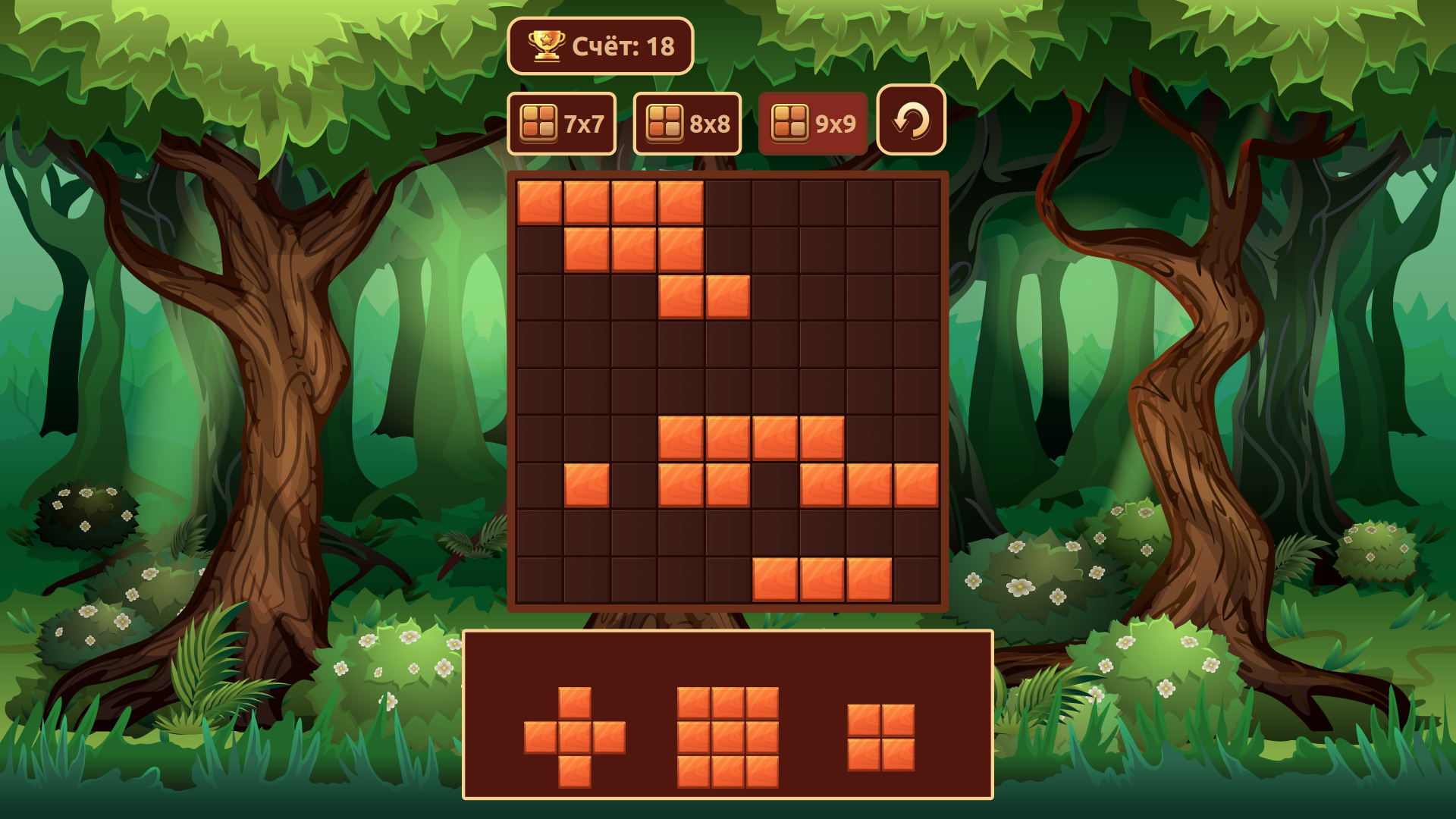Keep the highlighted 9x9 mode active
This screenshot has width=1456, height=819.
click(x=813, y=121)
